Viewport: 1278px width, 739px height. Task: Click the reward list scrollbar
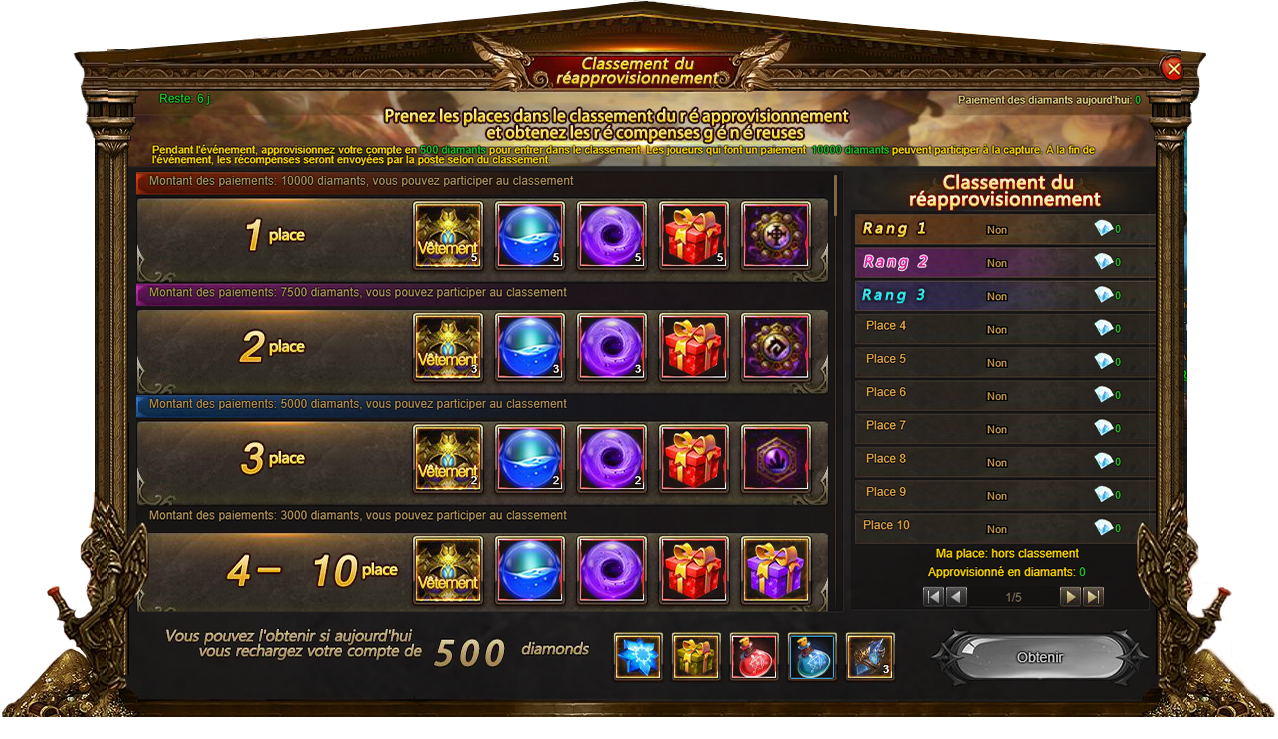836,194
